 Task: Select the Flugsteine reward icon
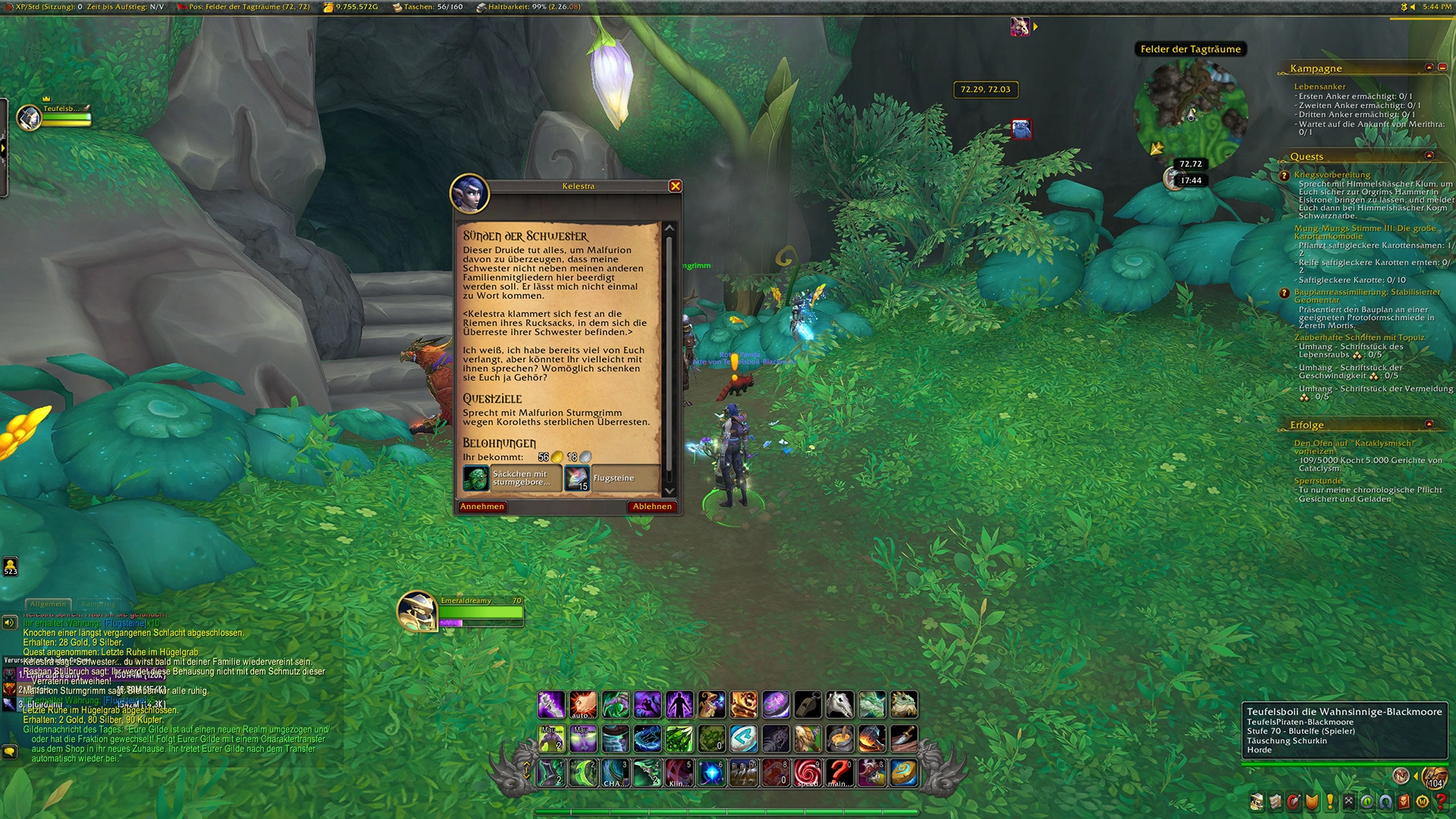point(577,479)
